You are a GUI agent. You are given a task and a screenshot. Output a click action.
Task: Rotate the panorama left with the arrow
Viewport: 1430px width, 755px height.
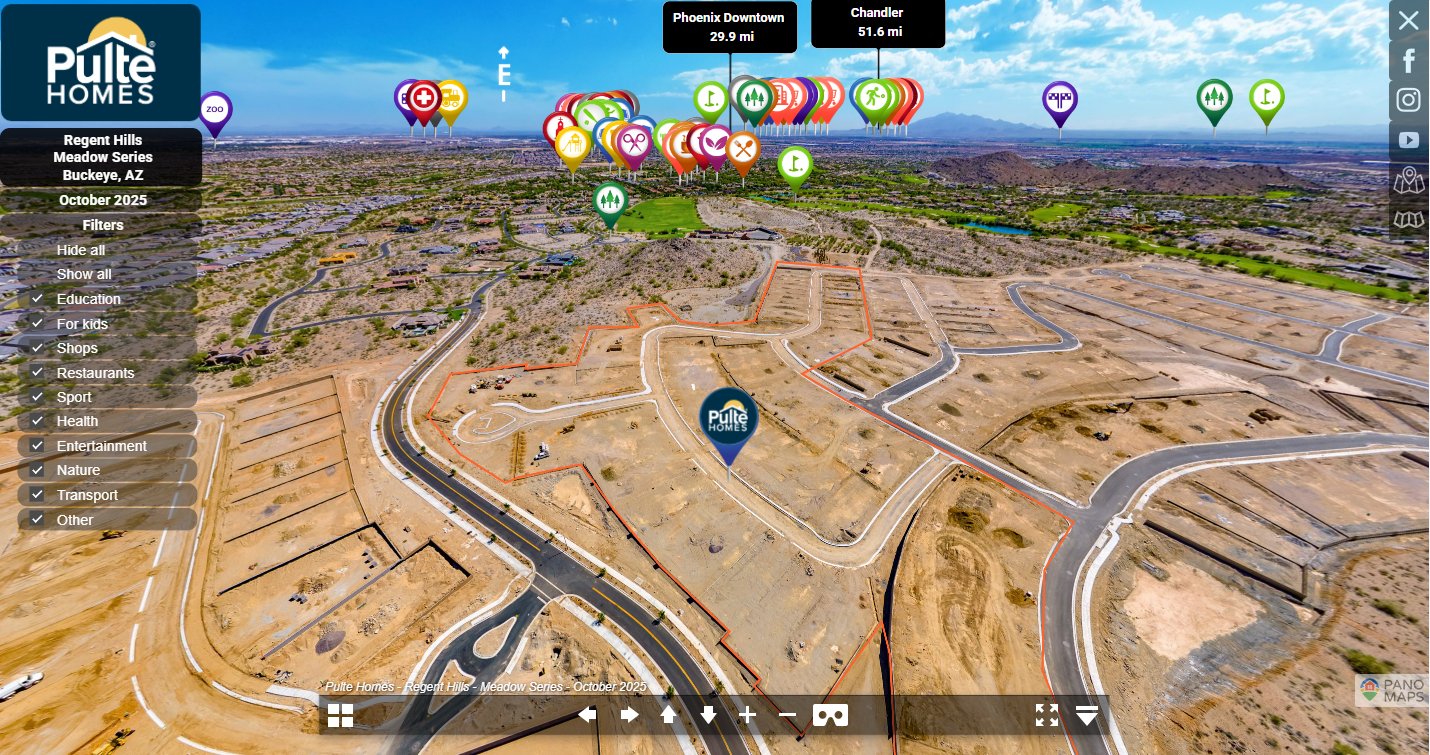coord(588,715)
